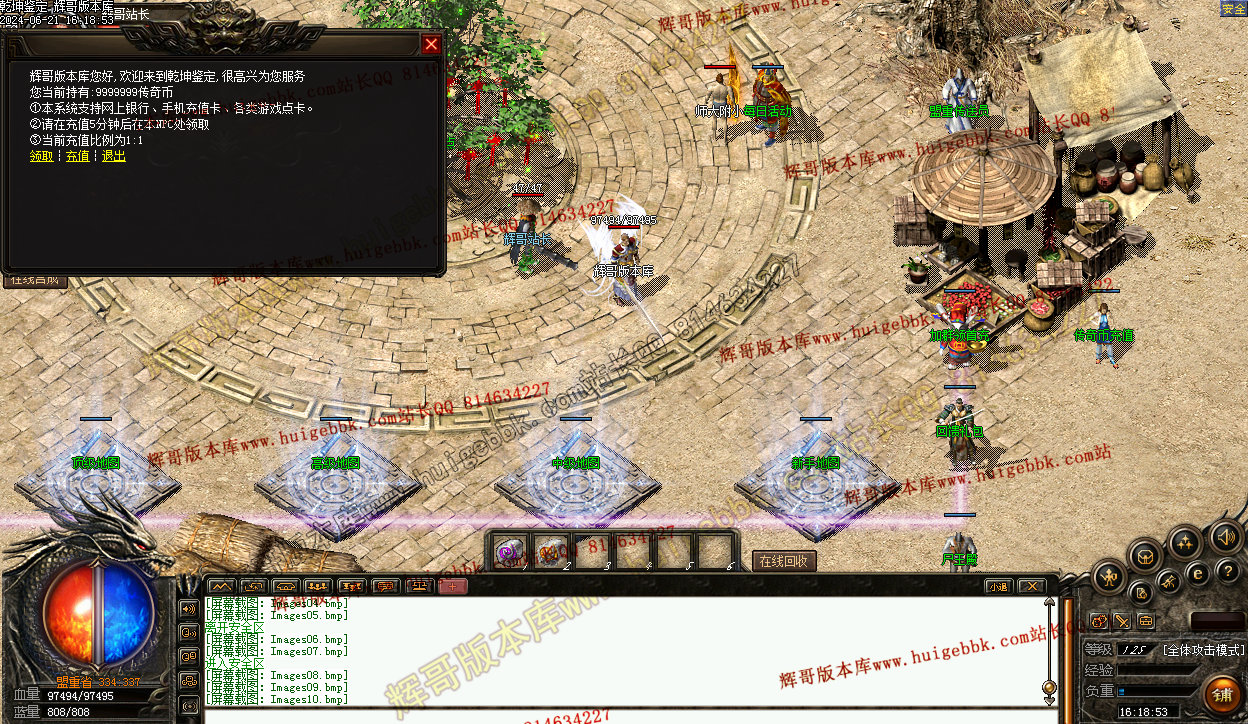
Task: Open the 在线回收 online recycle button
Action: tap(784, 561)
